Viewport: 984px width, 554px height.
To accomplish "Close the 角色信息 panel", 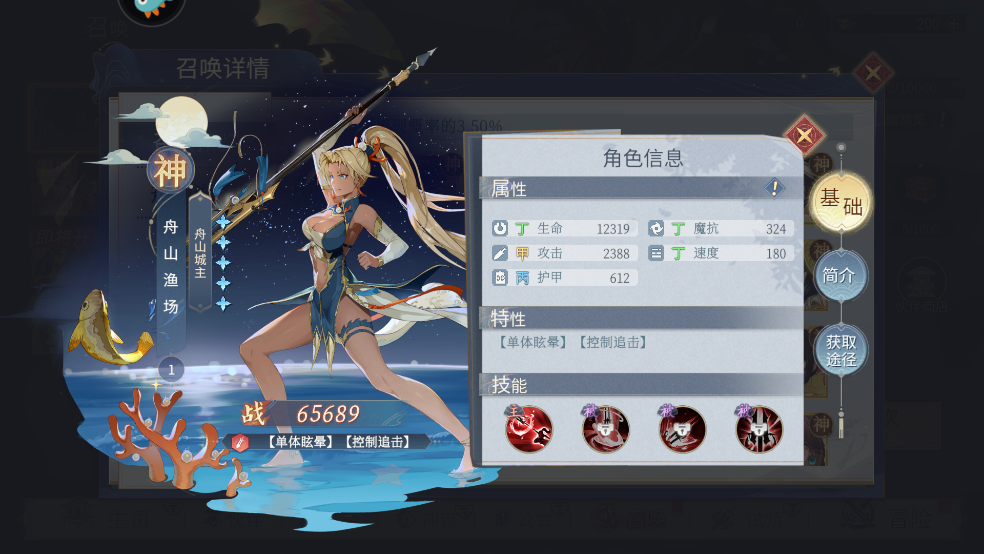I will point(804,135).
